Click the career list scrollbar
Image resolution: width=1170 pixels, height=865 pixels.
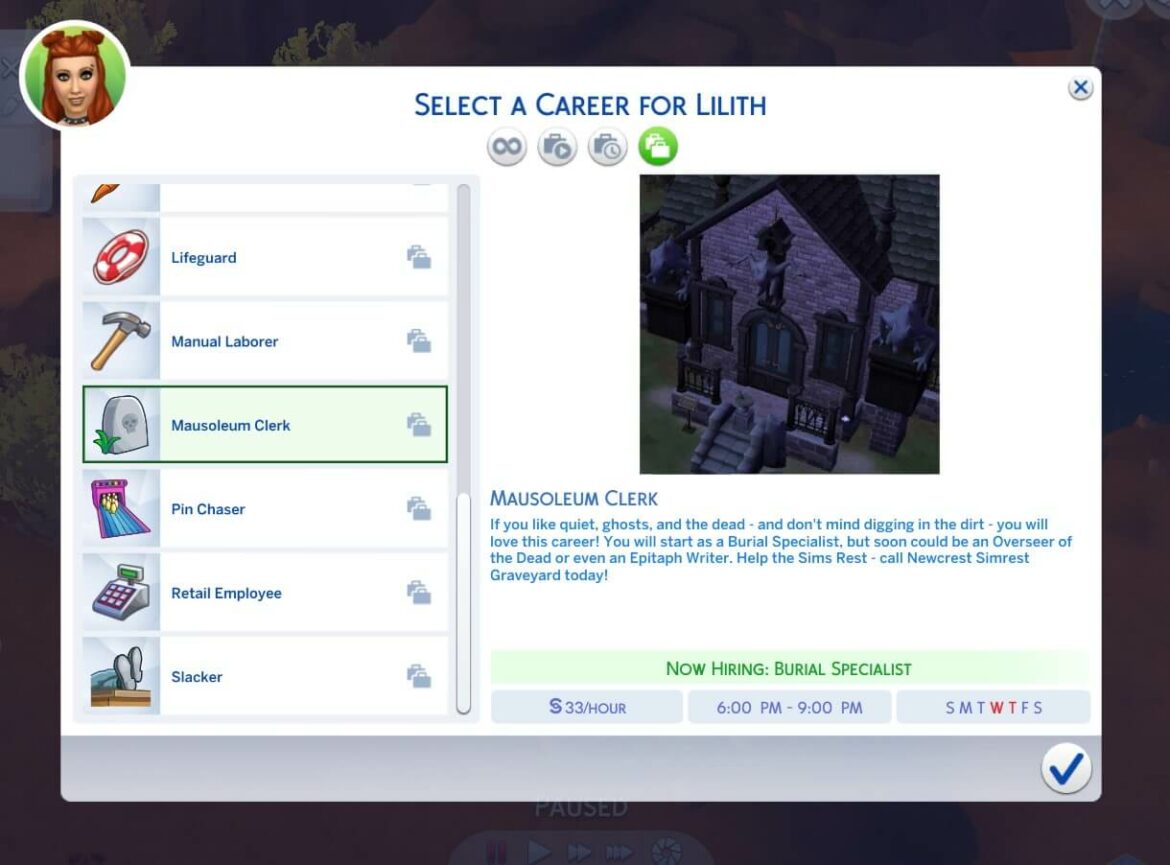(x=463, y=600)
